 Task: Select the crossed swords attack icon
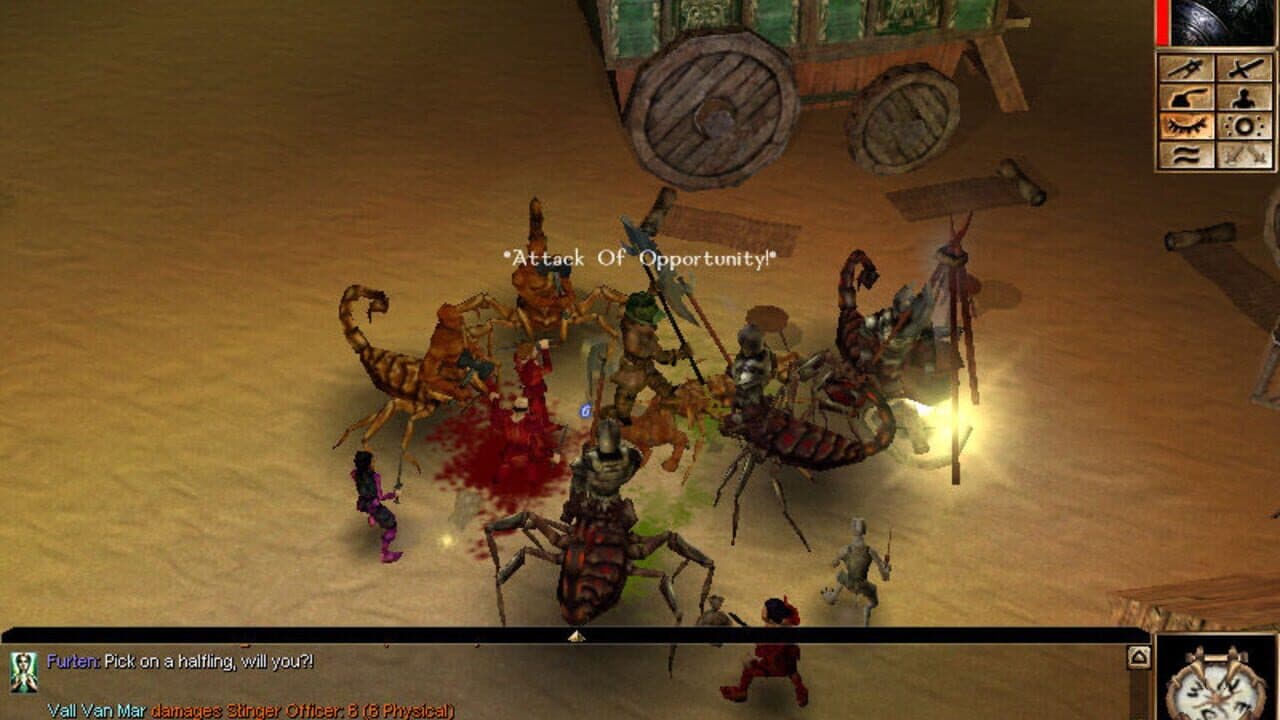[x=1245, y=68]
